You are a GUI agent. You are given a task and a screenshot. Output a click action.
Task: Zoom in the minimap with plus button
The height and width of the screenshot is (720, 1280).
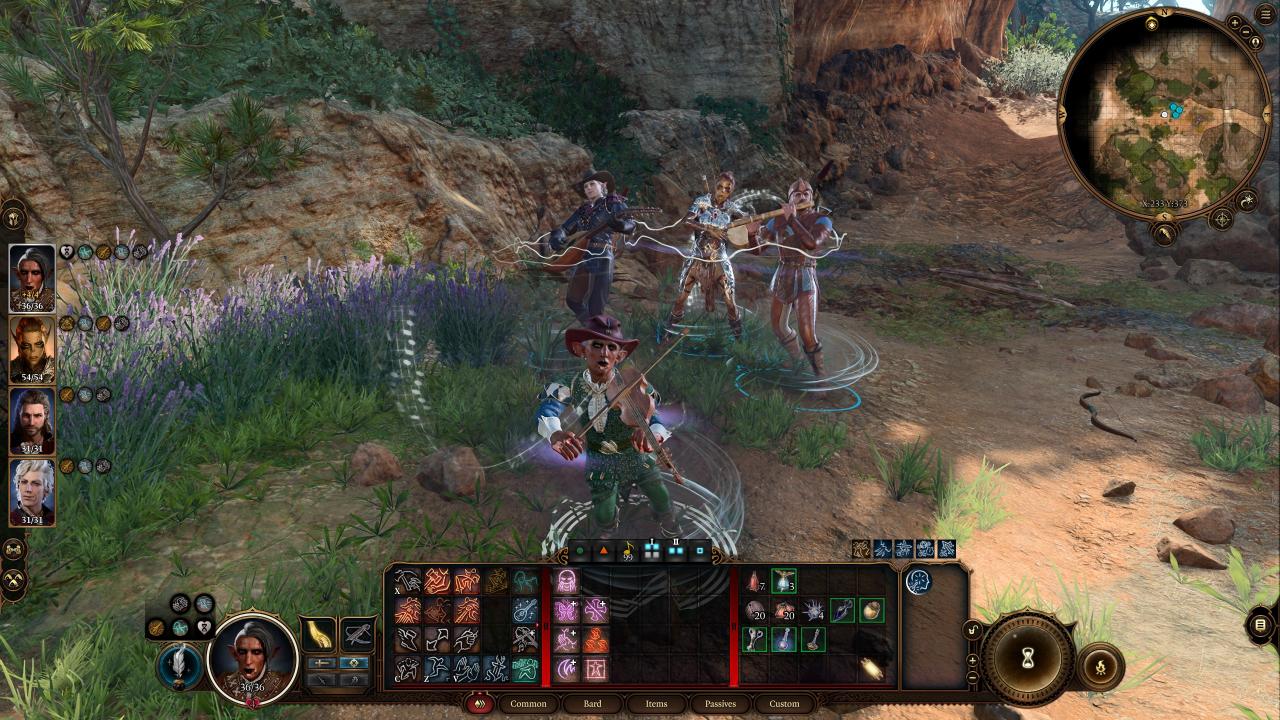1236,22
